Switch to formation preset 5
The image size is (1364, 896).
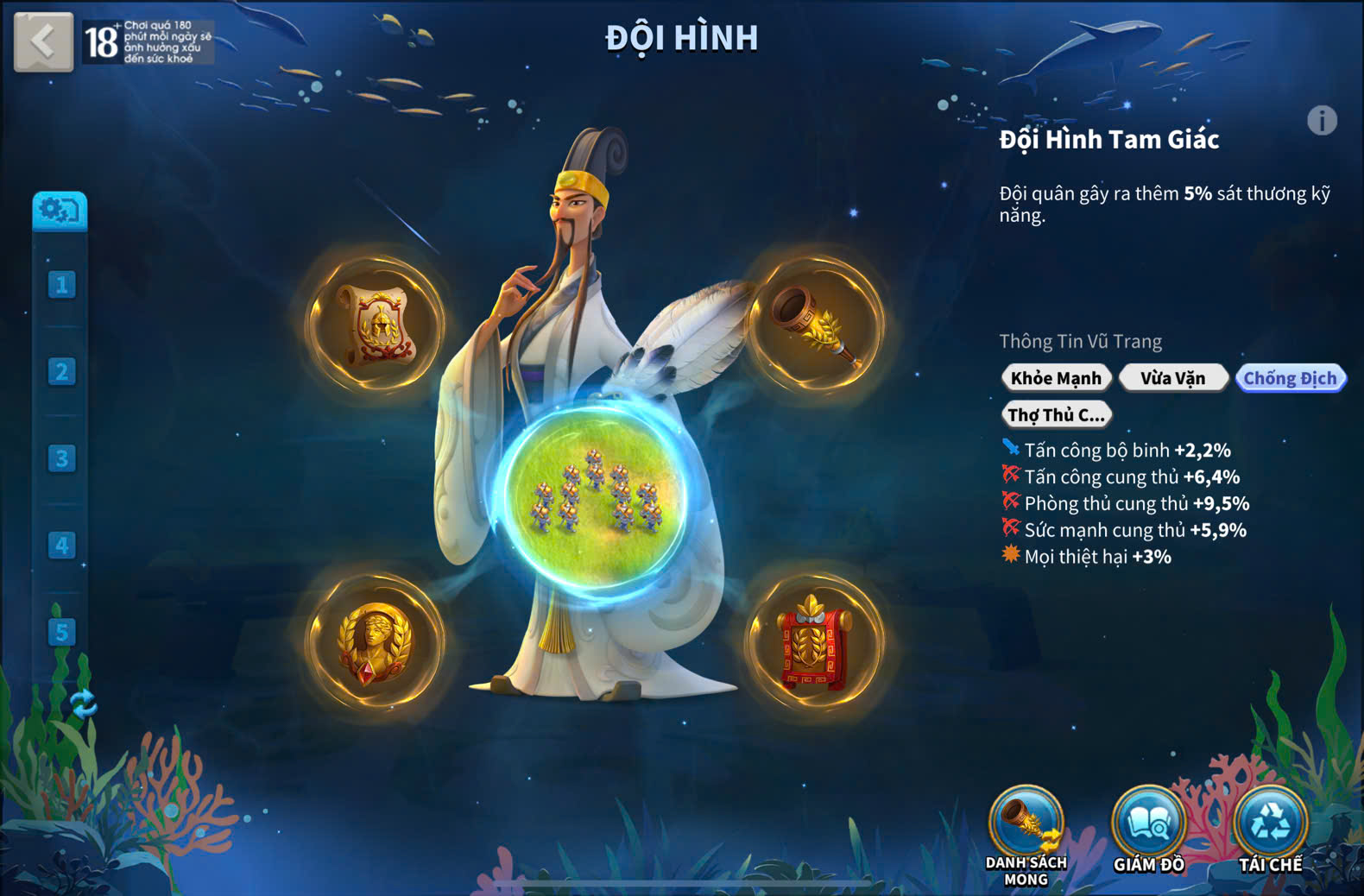coord(61,632)
